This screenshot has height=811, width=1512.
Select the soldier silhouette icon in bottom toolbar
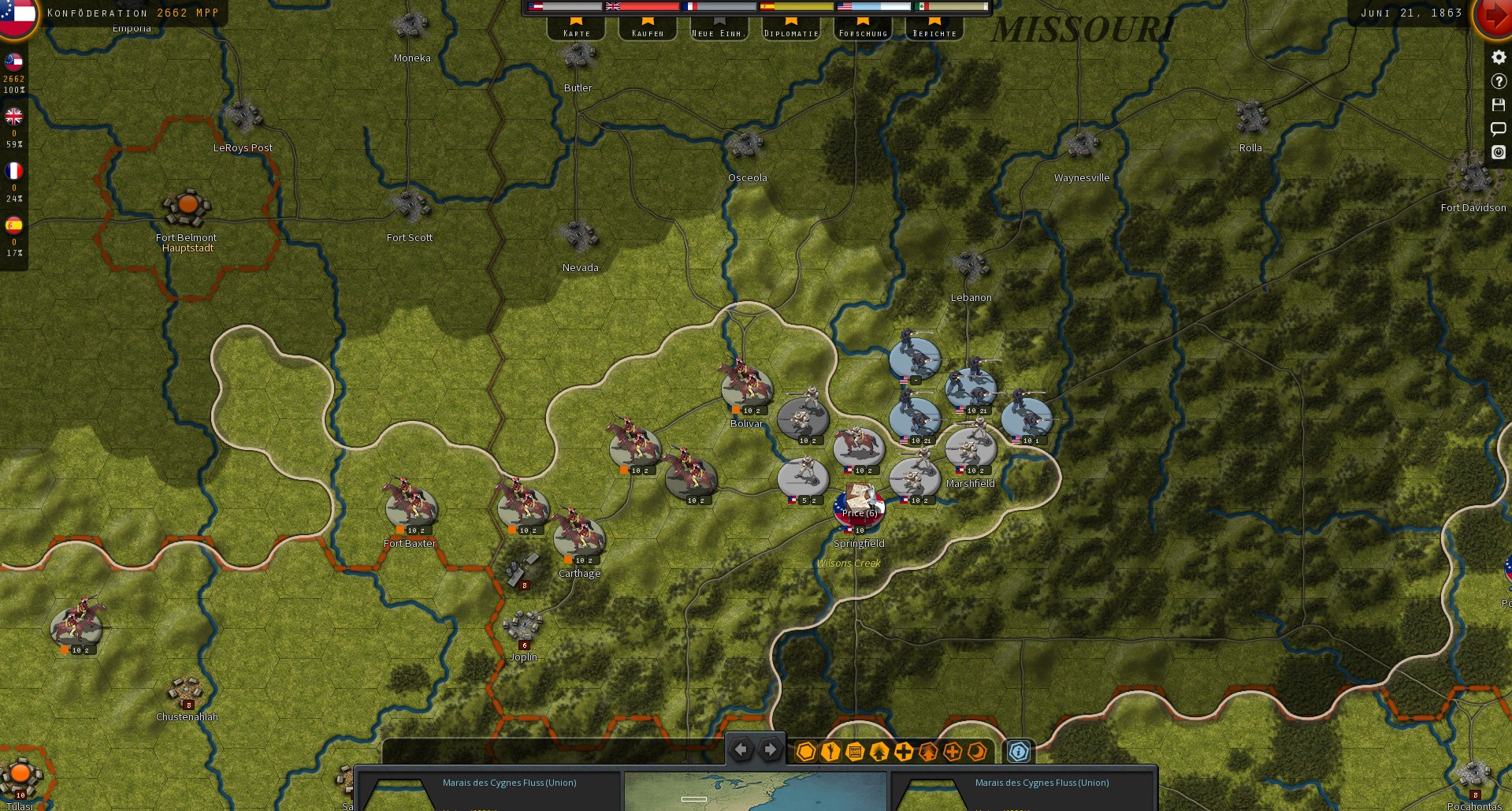pyautogui.click(x=829, y=751)
